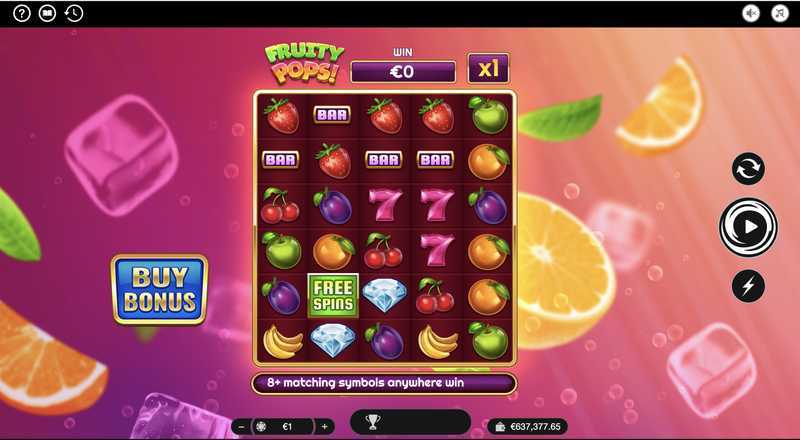Image resolution: width=800 pixels, height=440 pixels.
Task: Decrease the bet with the minus button
Action: point(240,426)
